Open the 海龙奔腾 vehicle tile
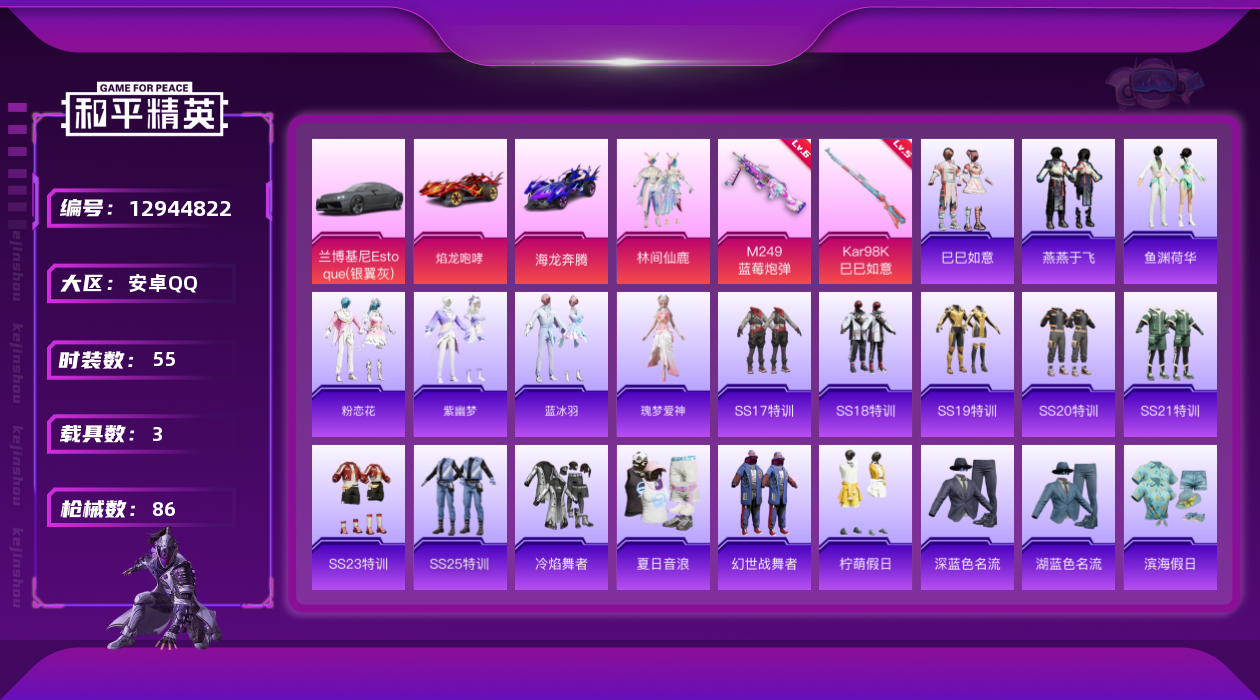Viewport: 1260px width, 700px height. pos(561,211)
